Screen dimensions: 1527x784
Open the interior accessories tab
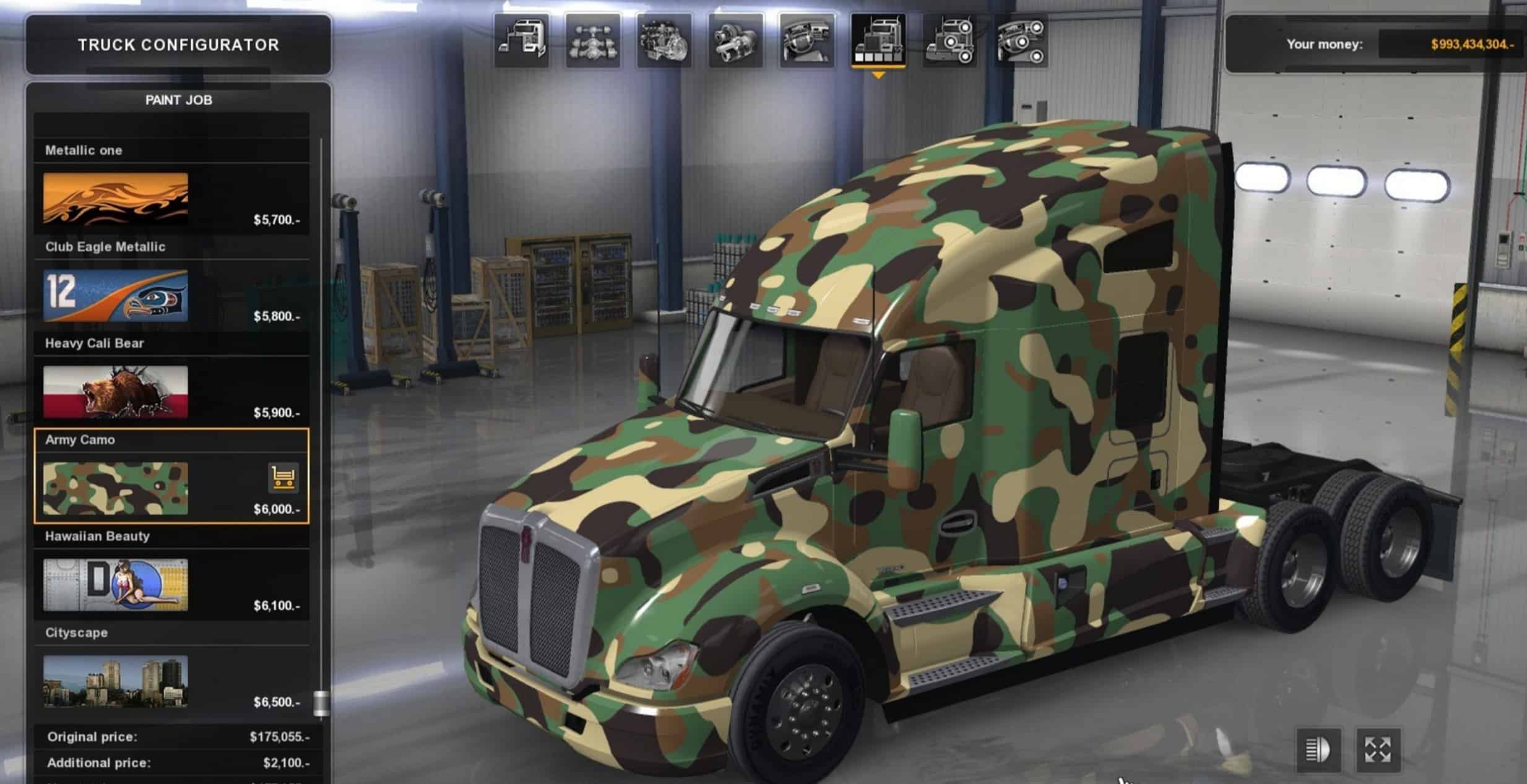click(1021, 41)
